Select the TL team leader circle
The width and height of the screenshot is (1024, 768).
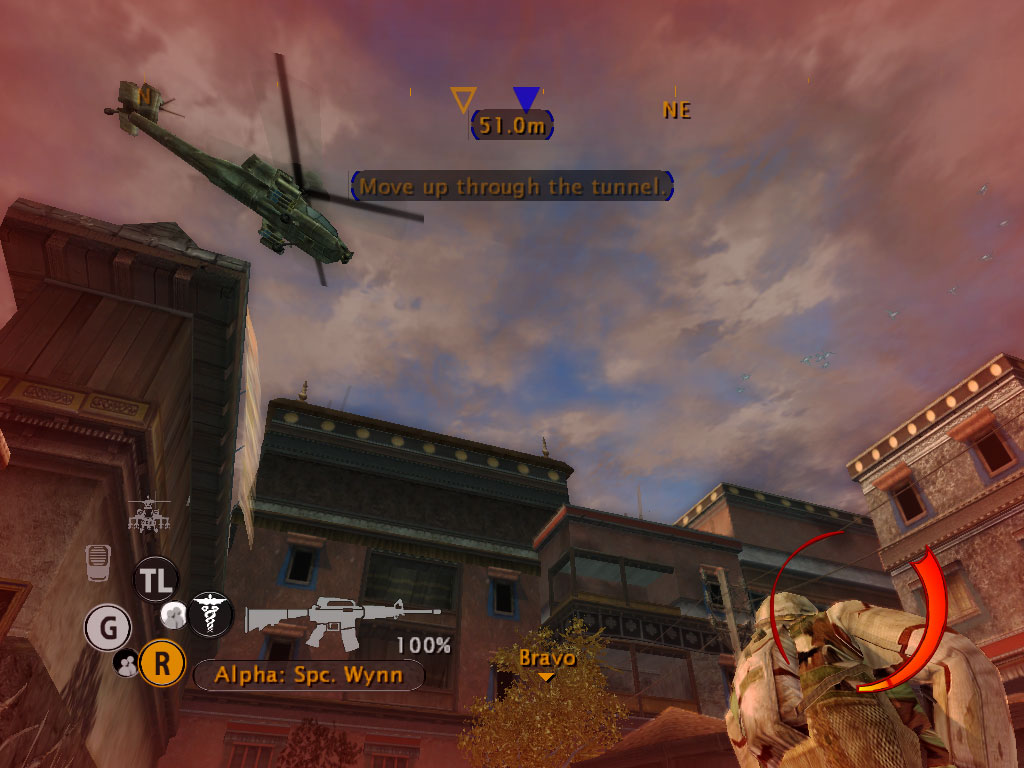[155, 579]
